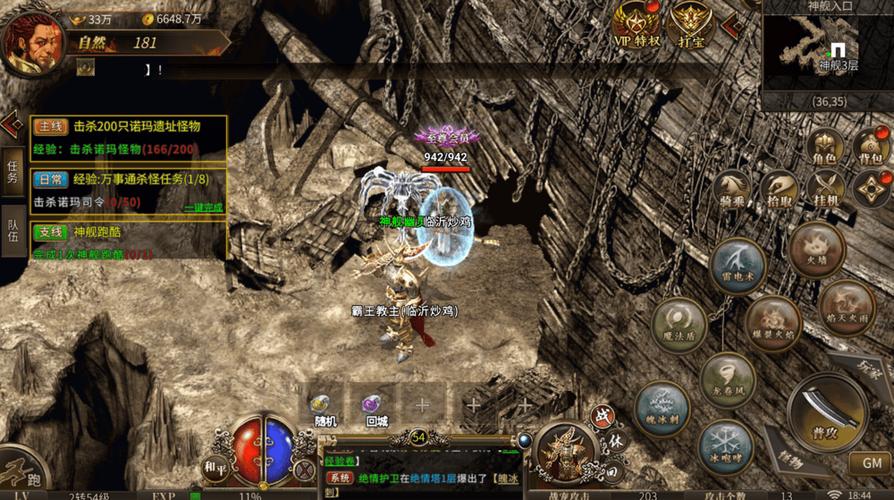The height and width of the screenshot is (500, 894).
Task: Activate 挂机 auto-battle
Action: [x=826, y=189]
